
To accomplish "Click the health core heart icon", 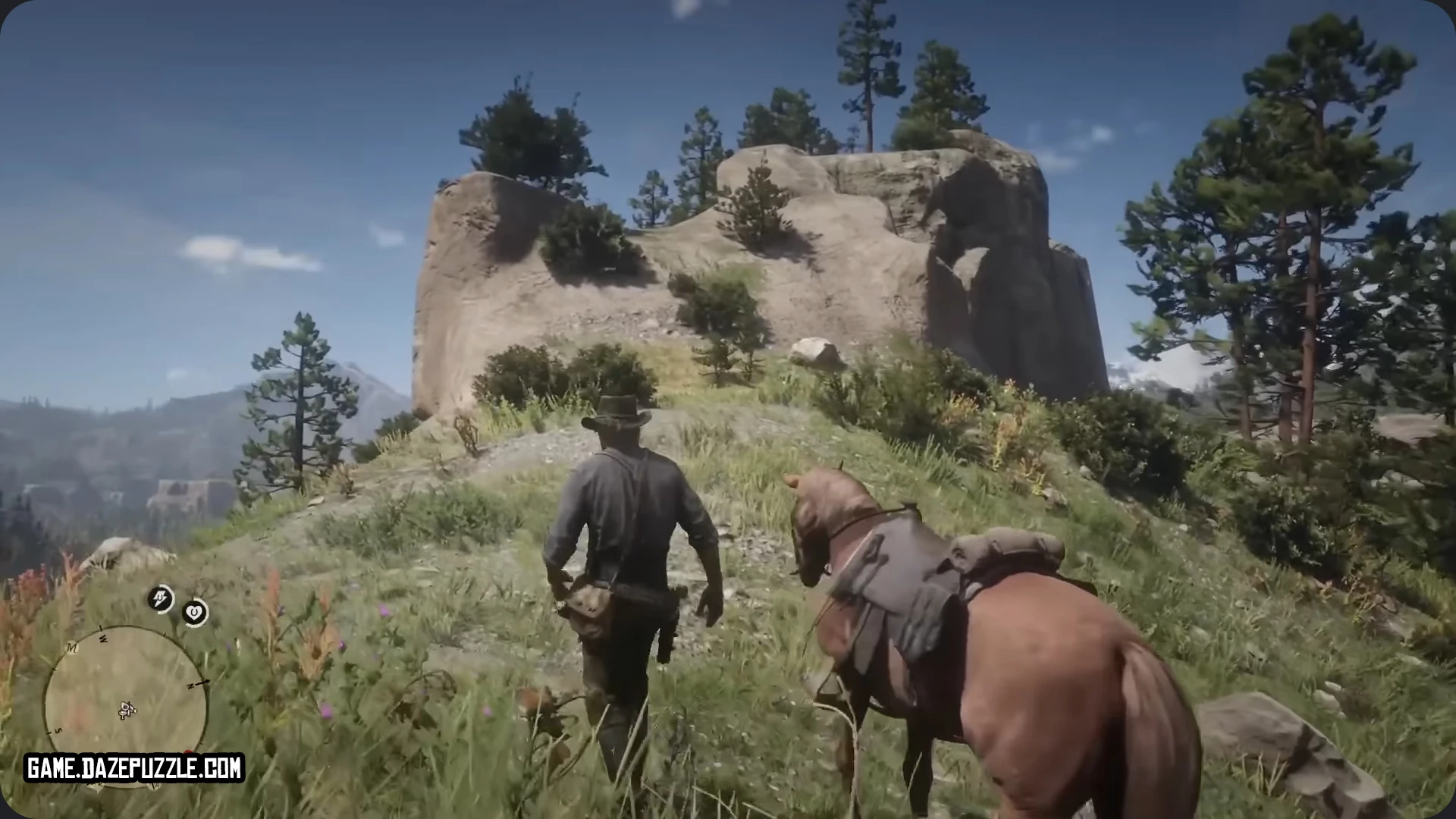I will [x=194, y=613].
